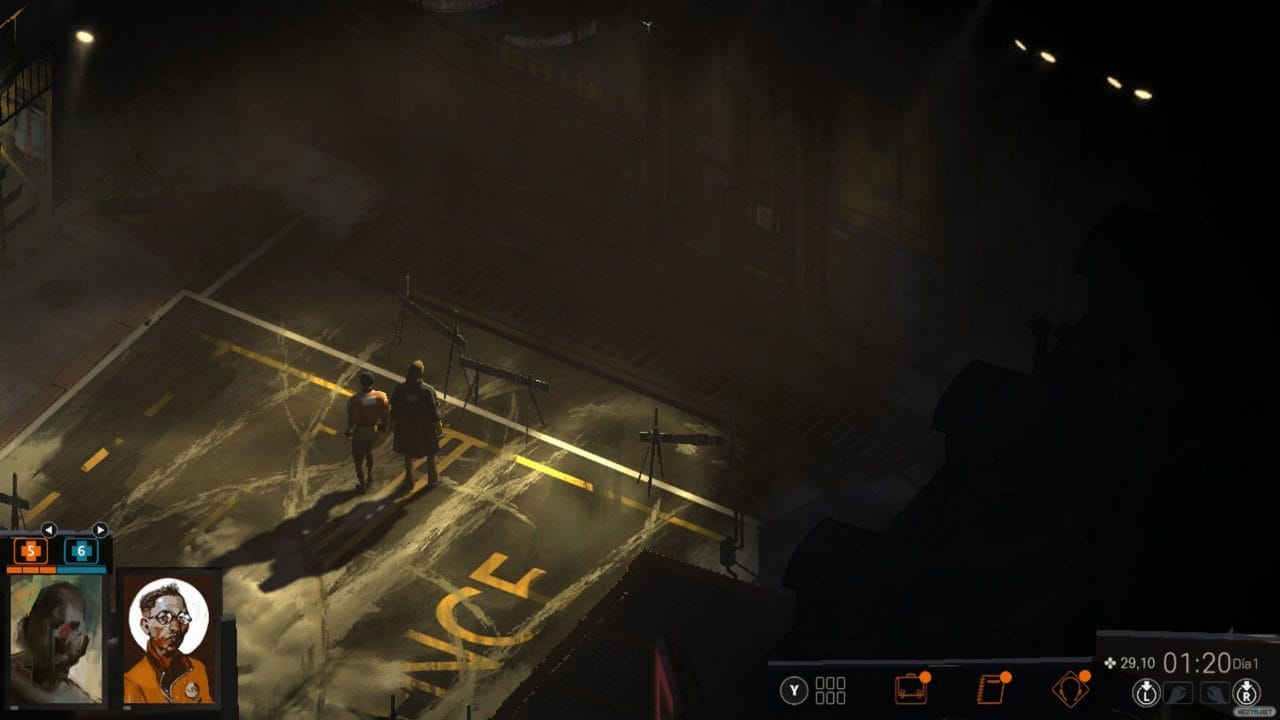Click the R shoulder button prompt icon
Image resolution: width=1280 pixels, height=720 pixels.
click(1244, 690)
